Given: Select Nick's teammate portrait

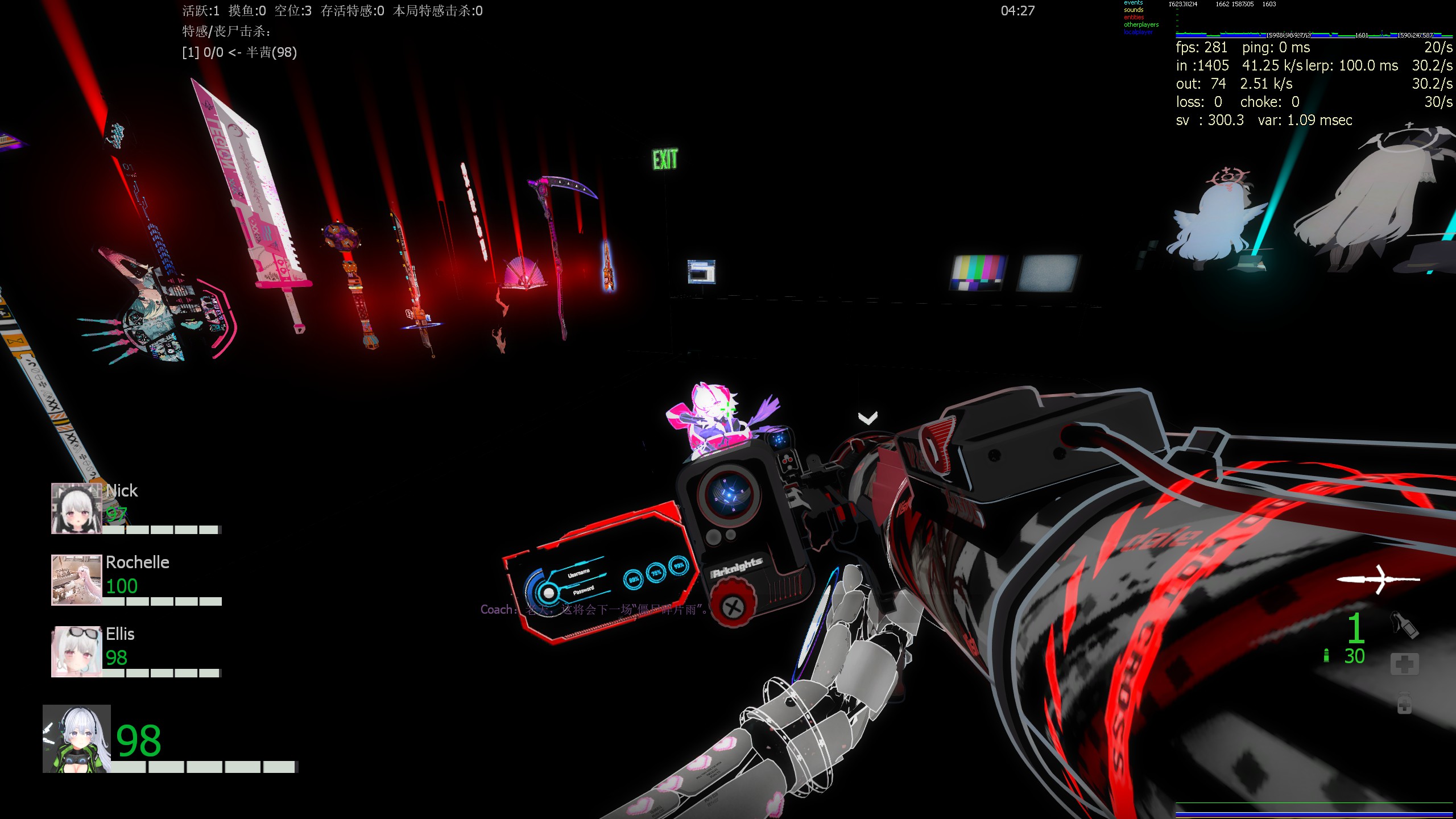Looking at the screenshot, I should [x=77, y=508].
